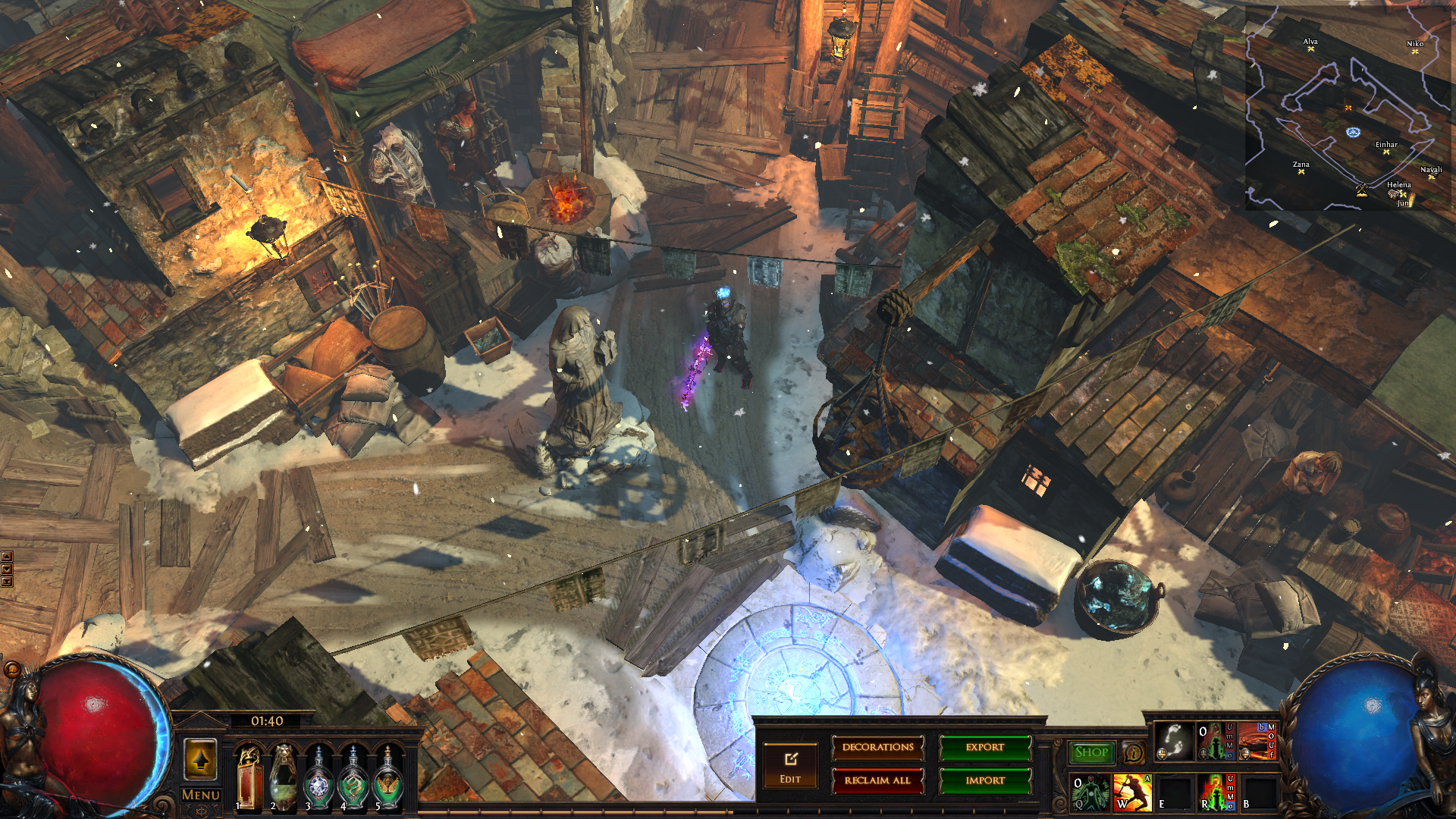Image resolution: width=1456 pixels, height=819 pixels.
Task: Click the golden level-up arrow button
Action: 200,759
